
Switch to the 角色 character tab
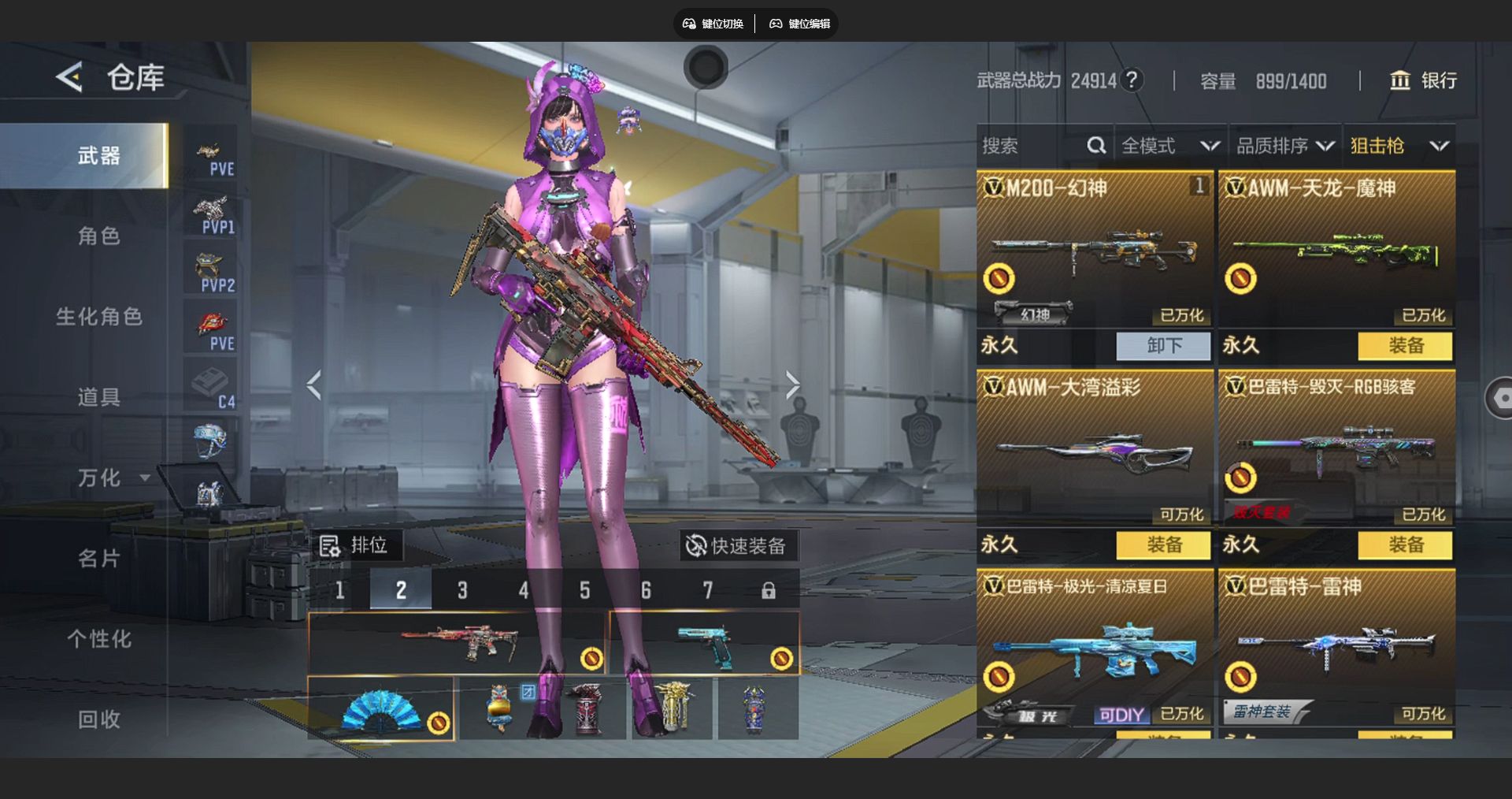pos(98,236)
